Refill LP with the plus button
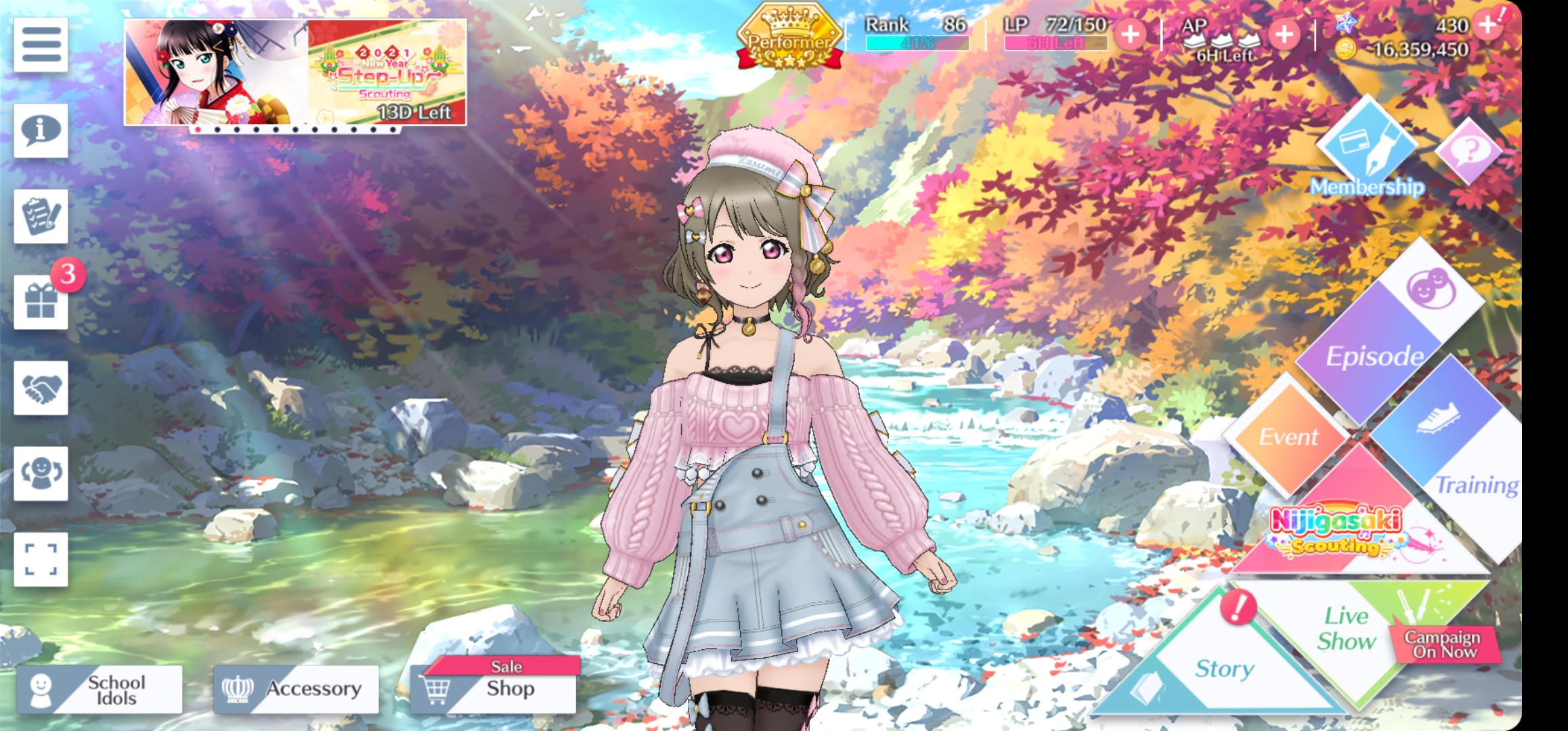This screenshot has width=1568, height=731. pos(1130,34)
